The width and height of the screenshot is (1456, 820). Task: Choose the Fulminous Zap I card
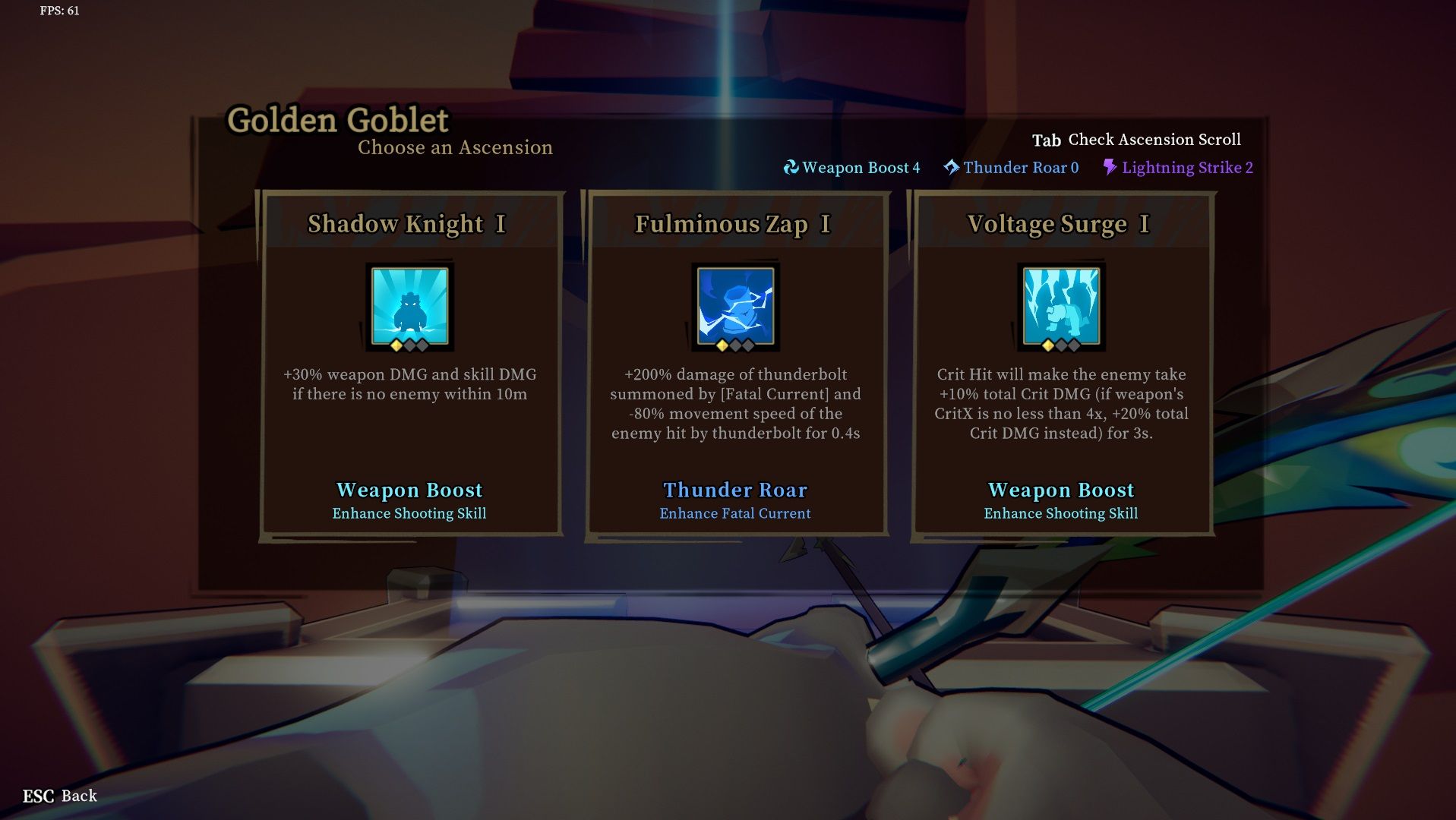pyautogui.click(x=734, y=364)
